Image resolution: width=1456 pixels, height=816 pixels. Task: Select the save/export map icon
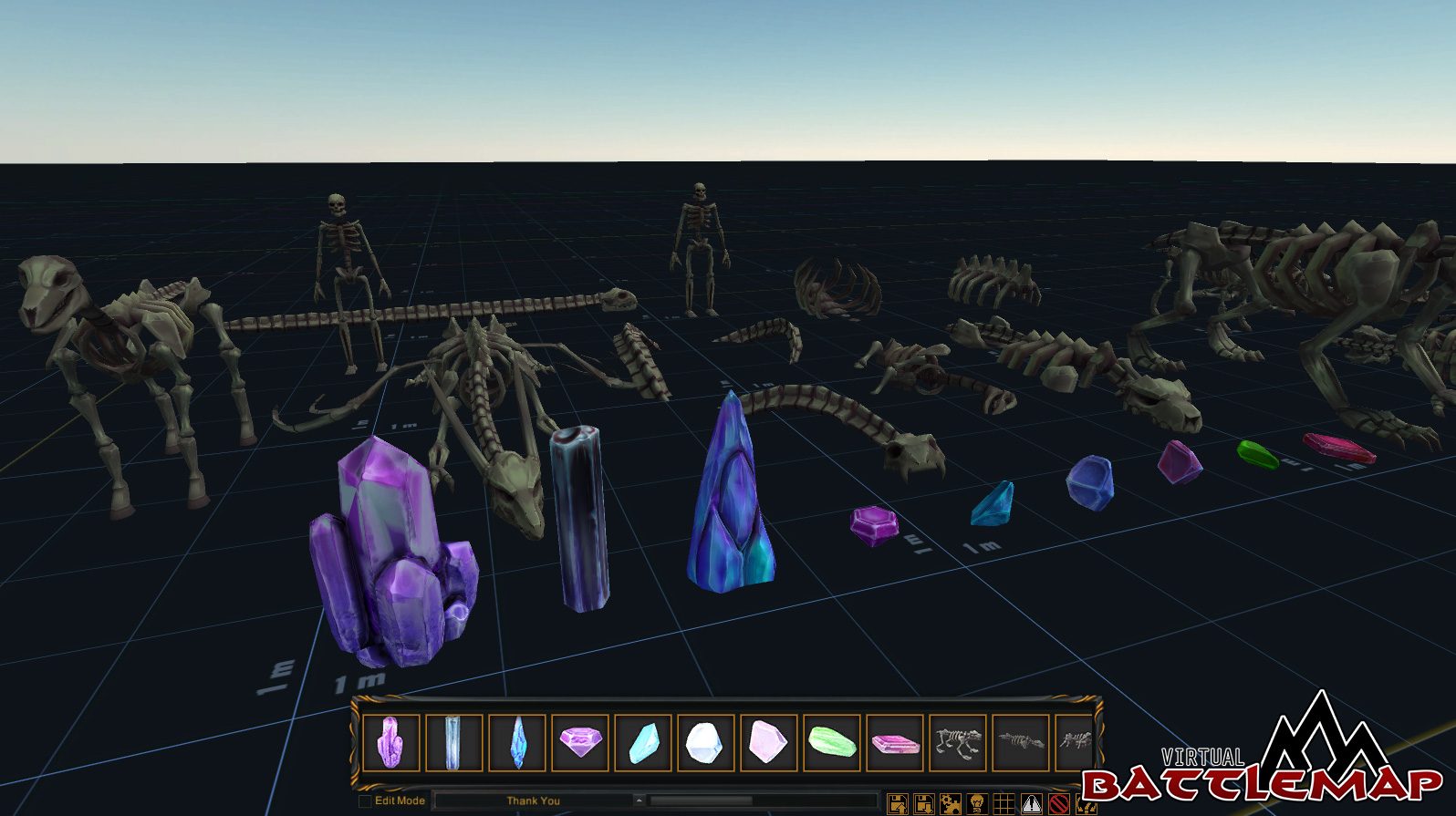pyautogui.click(x=896, y=802)
